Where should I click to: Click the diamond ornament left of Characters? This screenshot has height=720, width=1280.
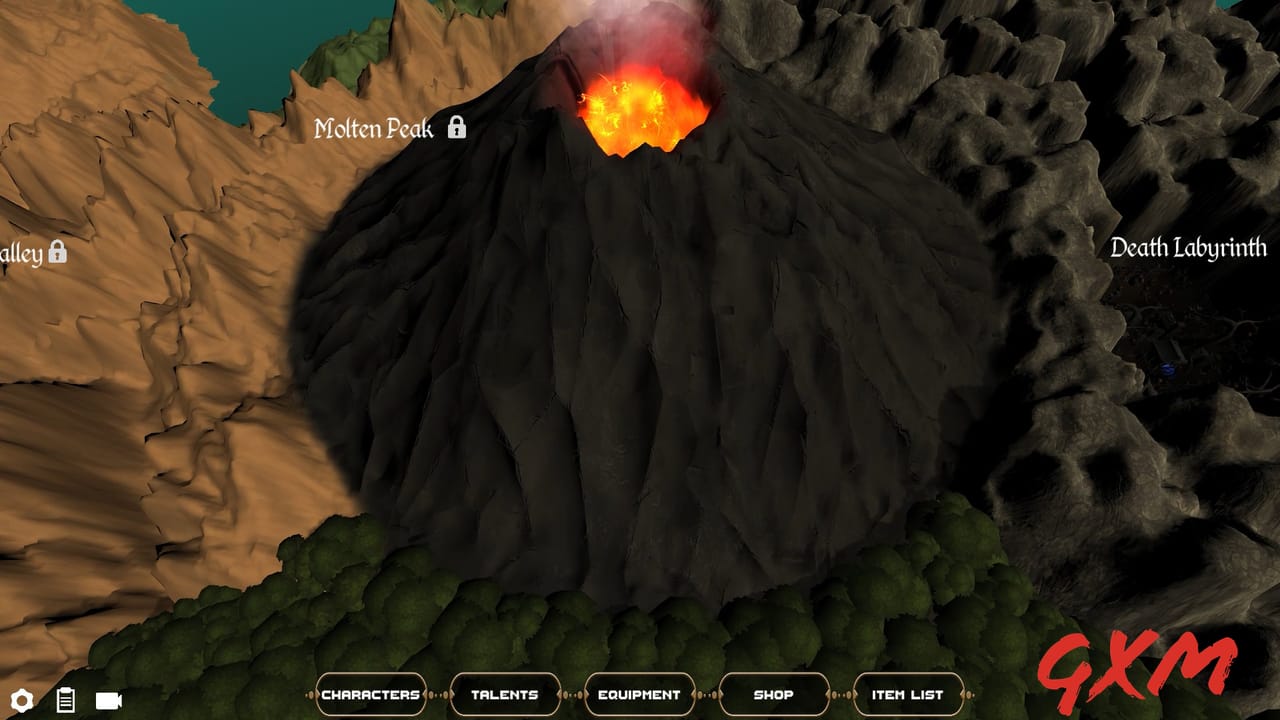[309, 694]
